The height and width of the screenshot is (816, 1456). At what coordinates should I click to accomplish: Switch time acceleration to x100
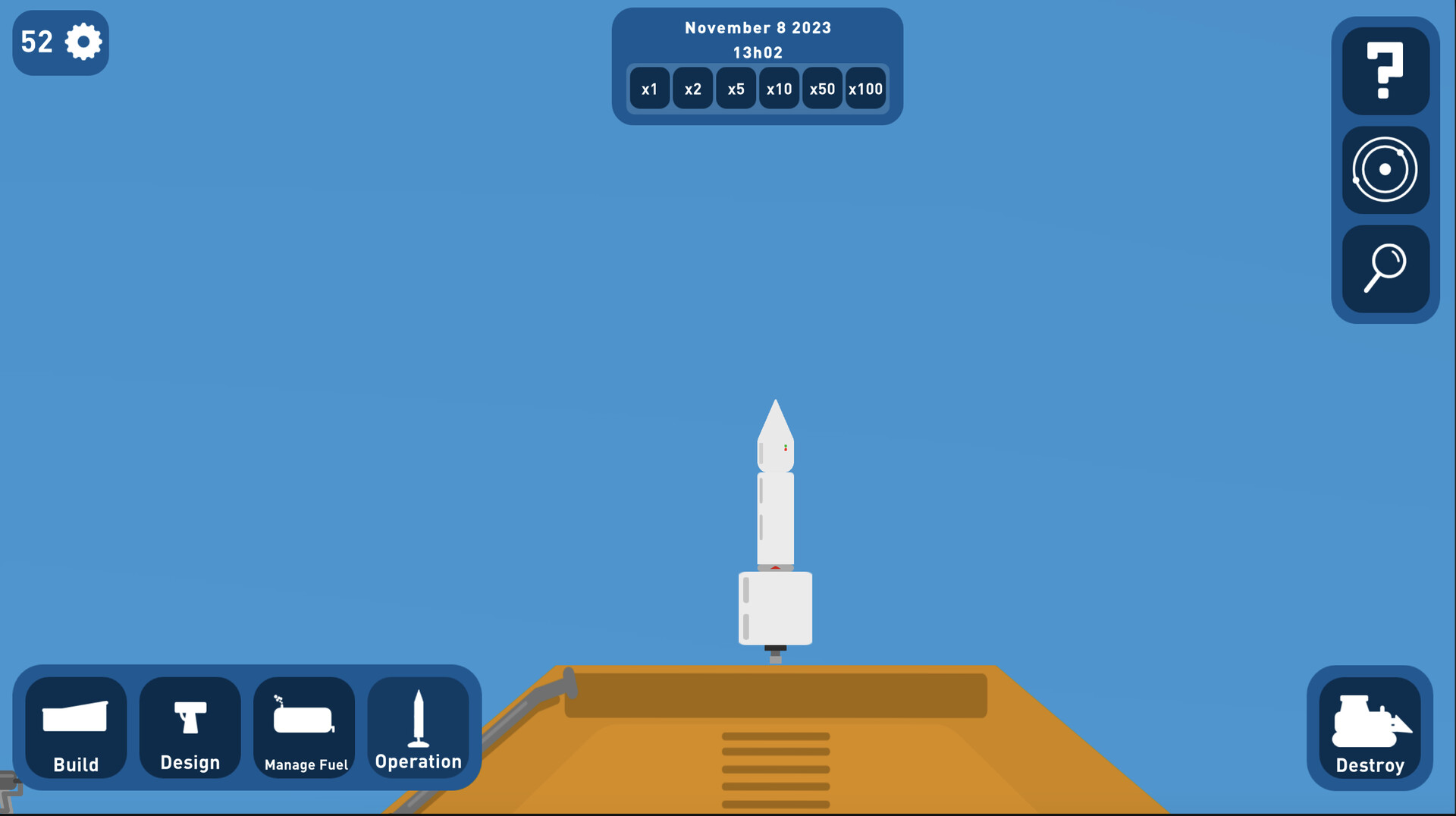(x=865, y=88)
